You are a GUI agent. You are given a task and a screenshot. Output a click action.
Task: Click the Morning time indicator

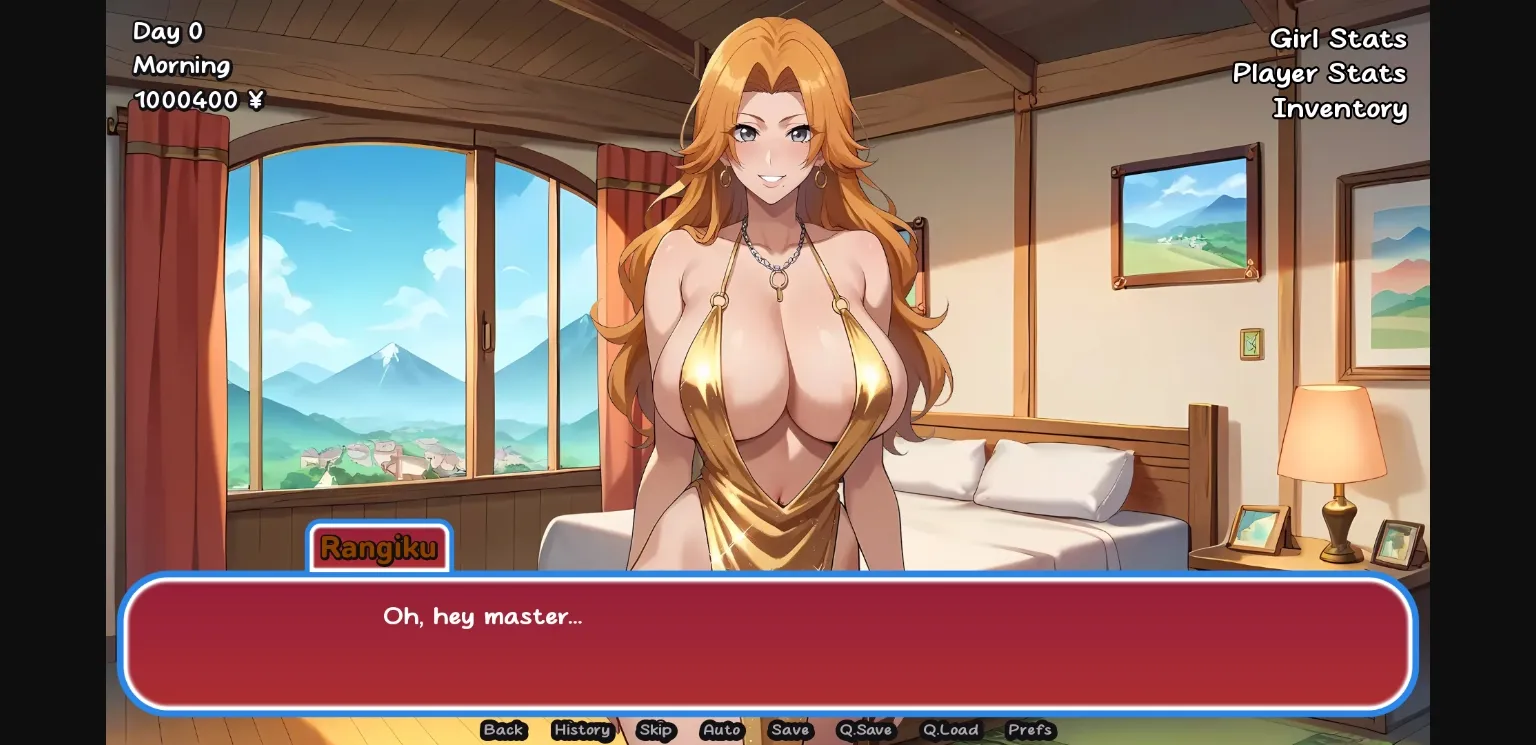(x=182, y=66)
